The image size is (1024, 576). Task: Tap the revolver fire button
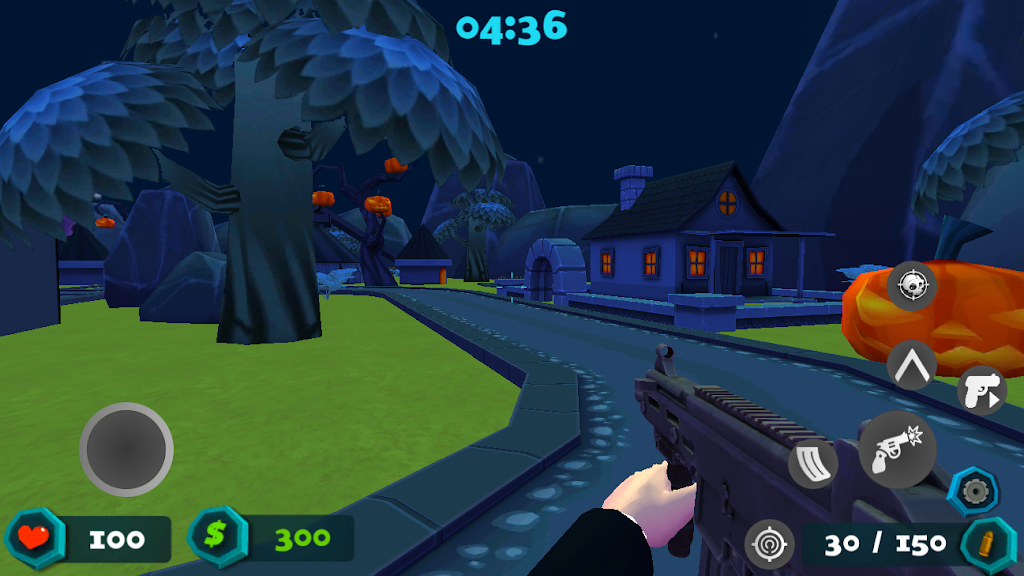coord(897,450)
